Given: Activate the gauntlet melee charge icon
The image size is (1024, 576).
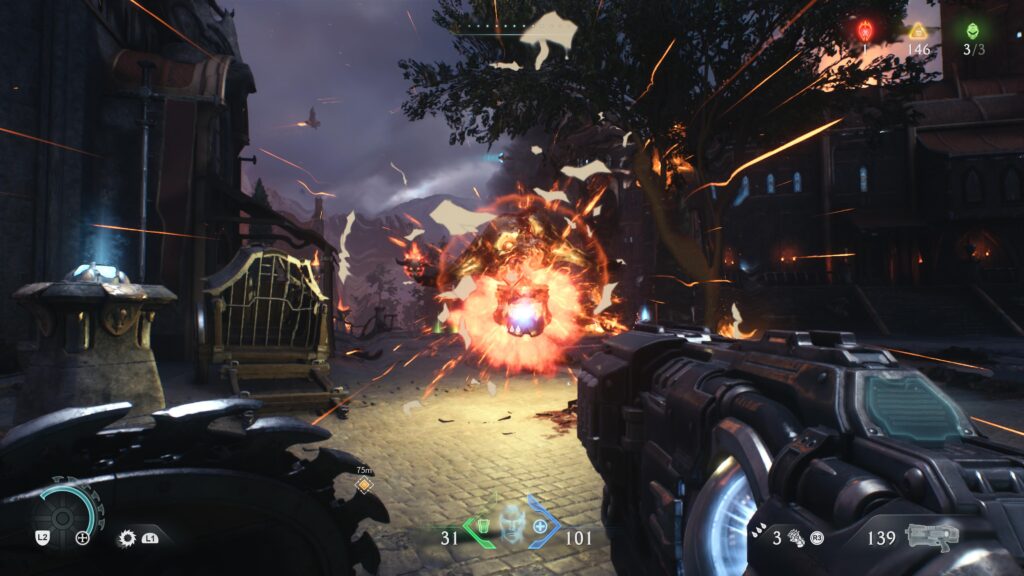Looking at the screenshot, I should 799,538.
